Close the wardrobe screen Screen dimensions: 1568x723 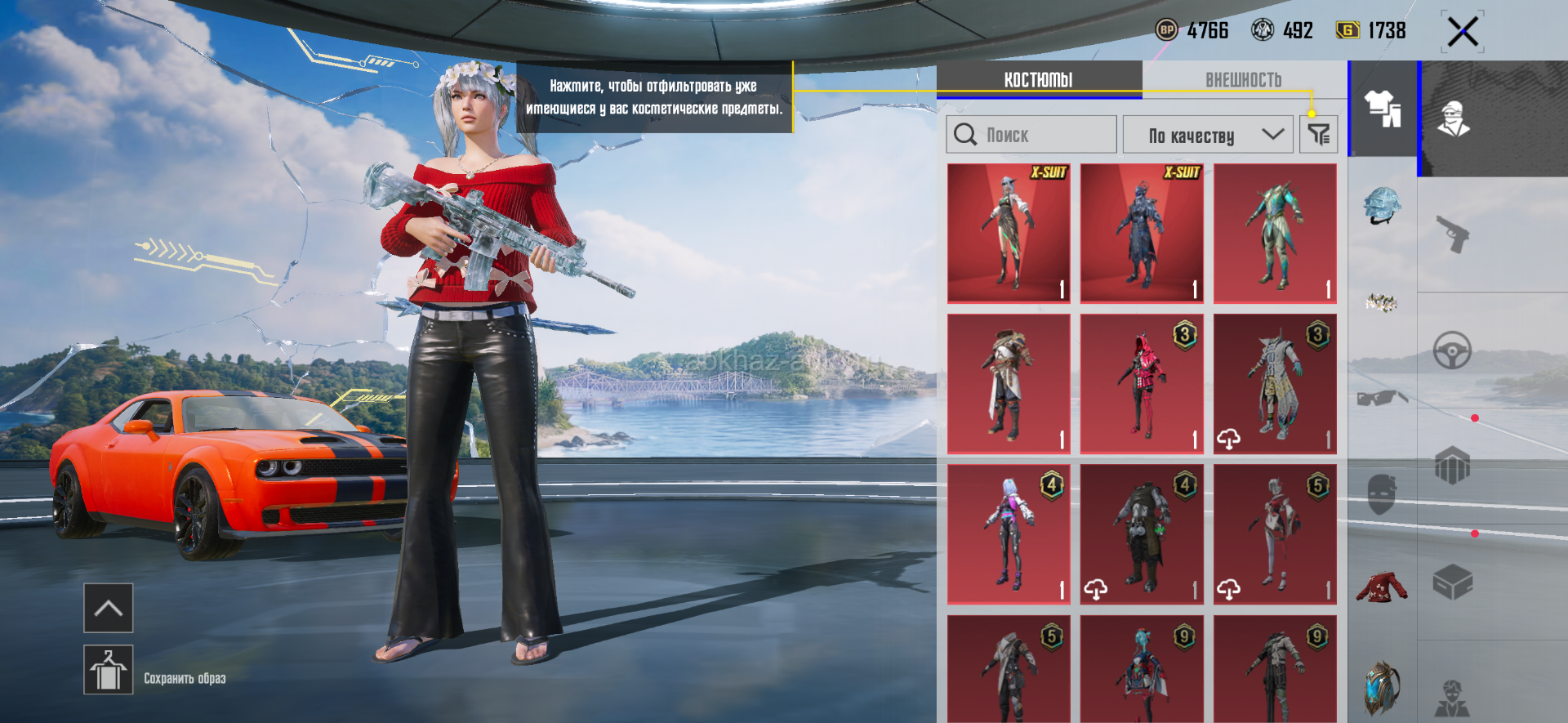pyautogui.click(x=1462, y=33)
